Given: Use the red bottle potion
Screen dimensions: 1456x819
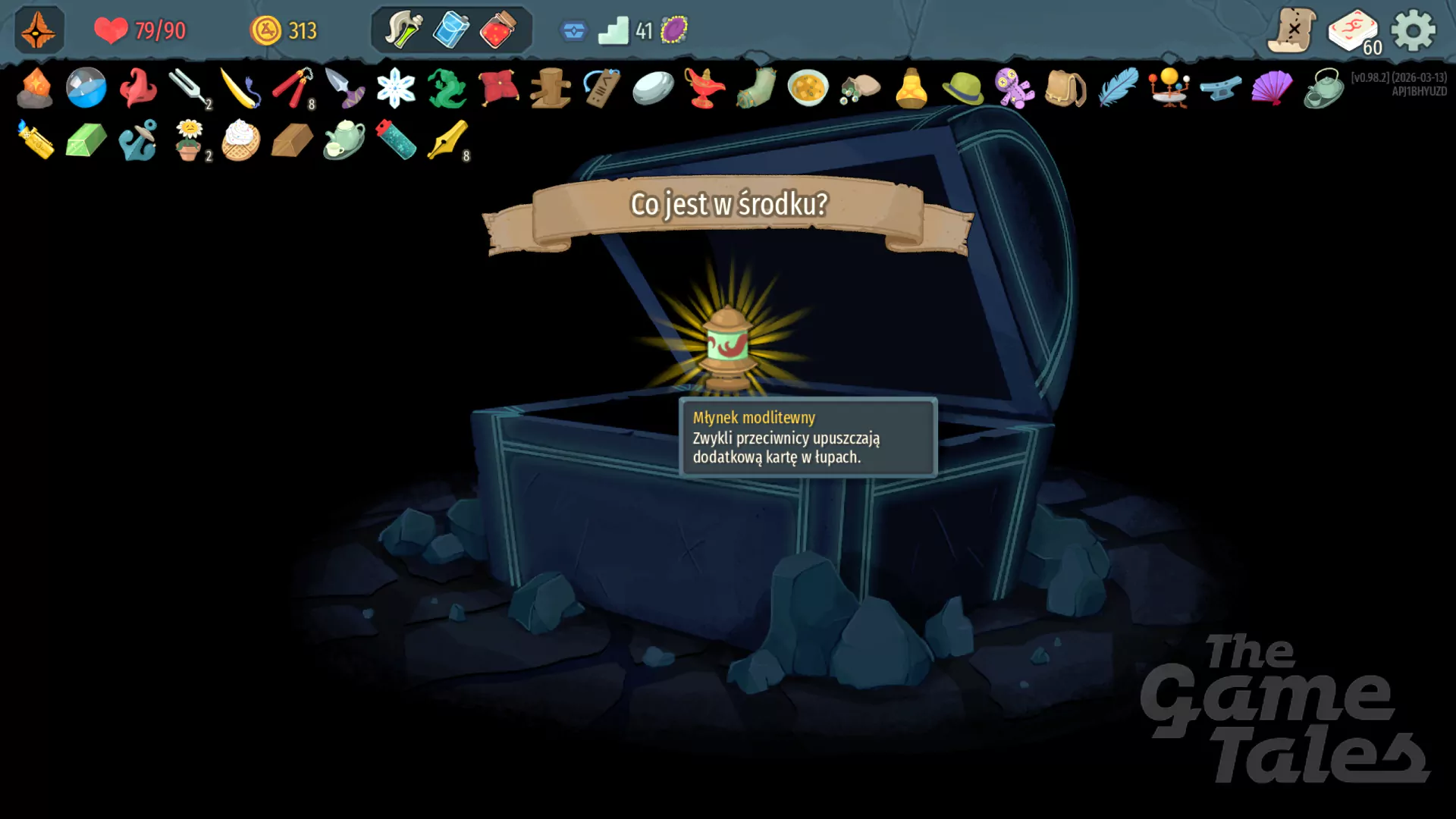Looking at the screenshot, I should tap(500, 30).
